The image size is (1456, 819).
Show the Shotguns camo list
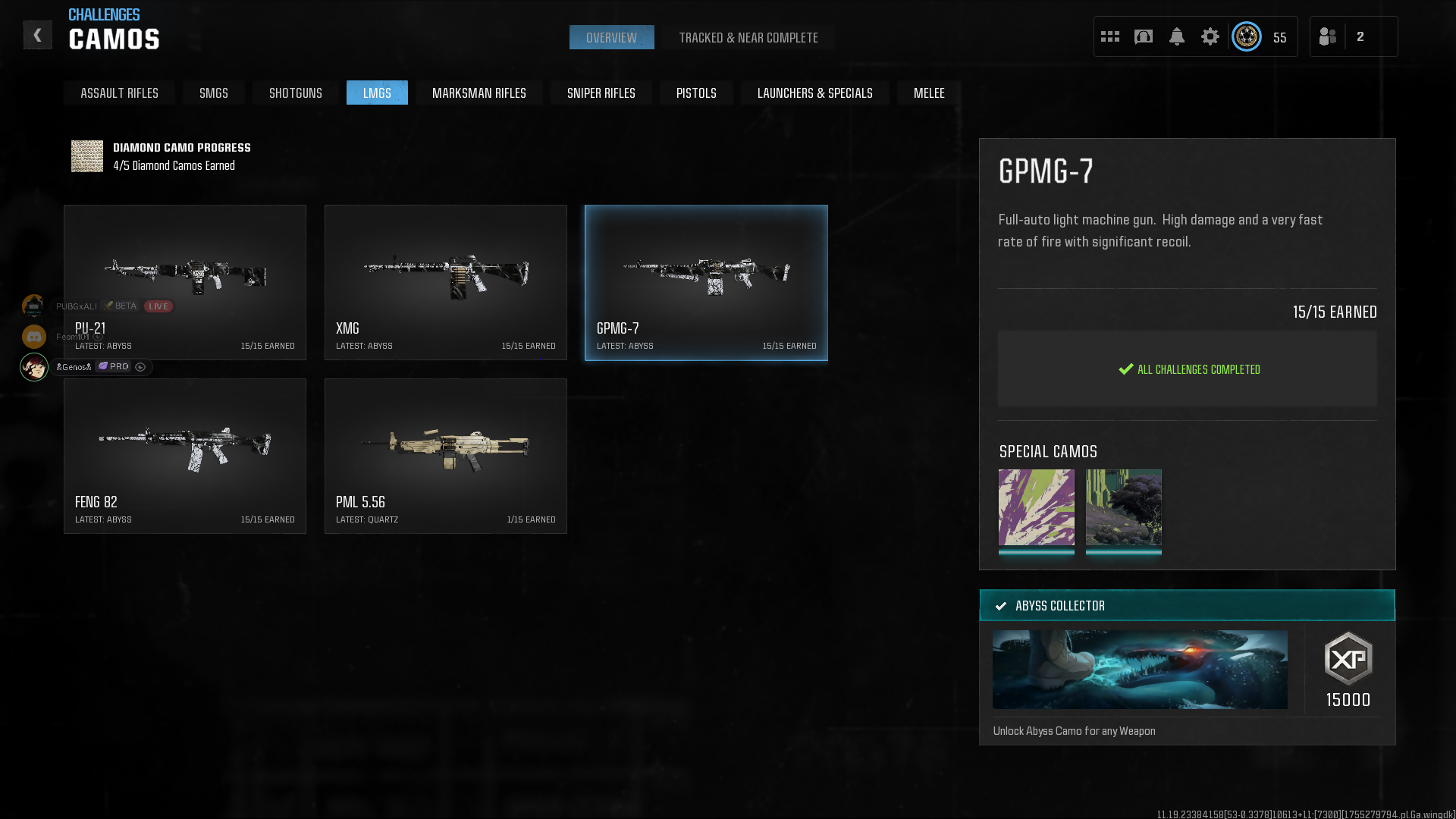point(295,93)
